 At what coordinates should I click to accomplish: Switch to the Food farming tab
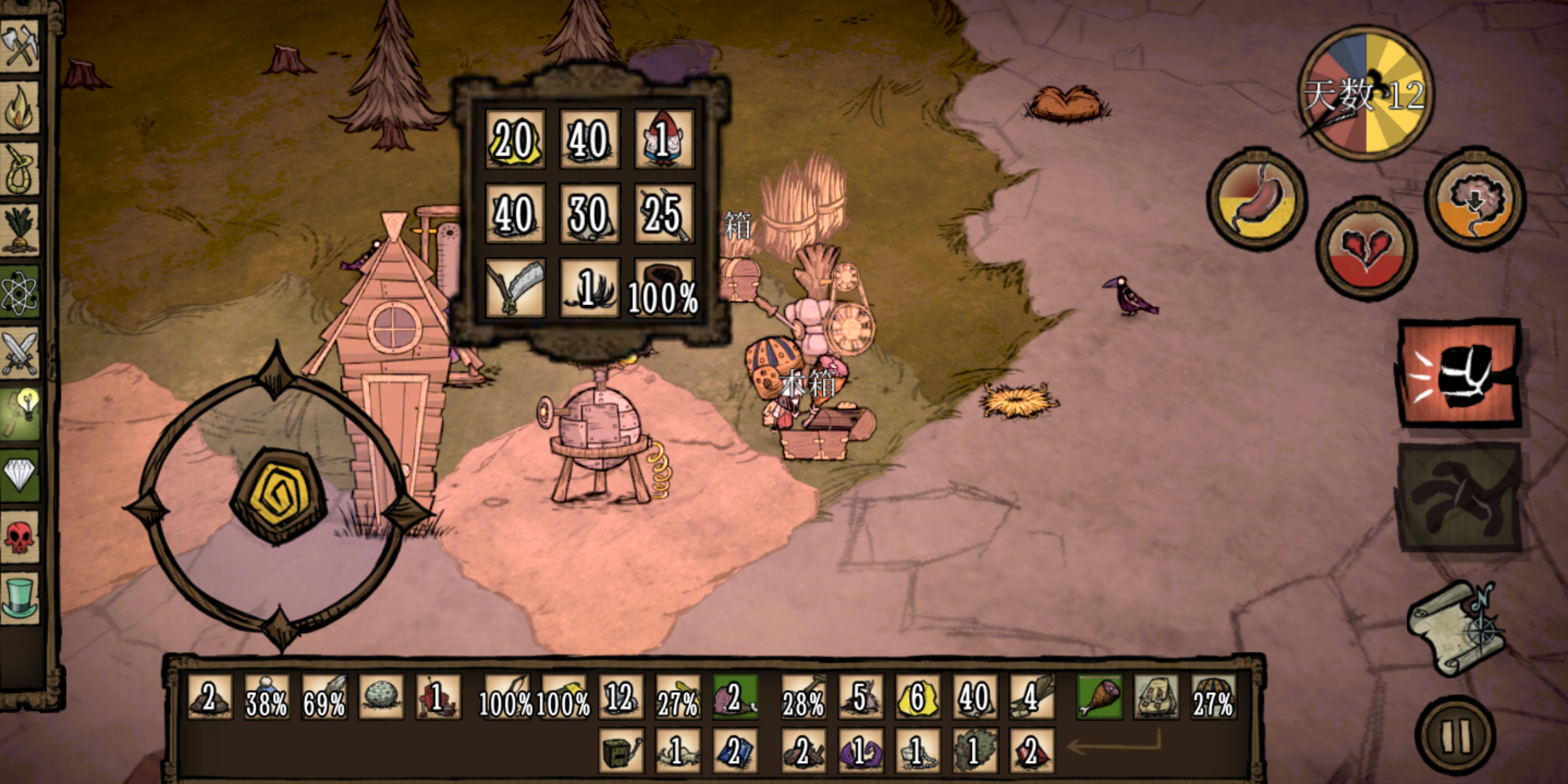[20, 231]
